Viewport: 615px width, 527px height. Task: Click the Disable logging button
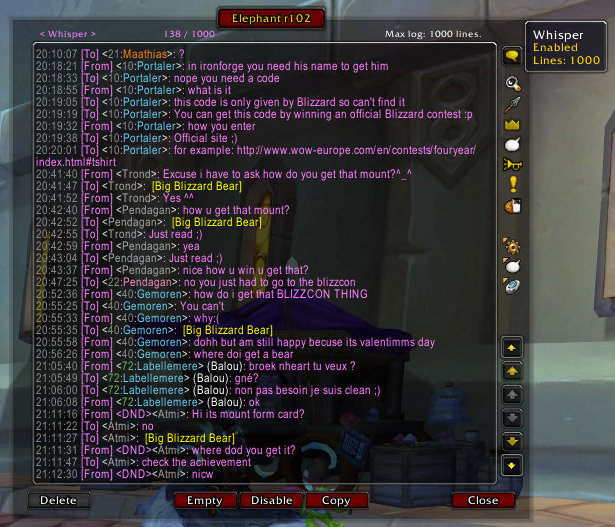coord(271,500)
